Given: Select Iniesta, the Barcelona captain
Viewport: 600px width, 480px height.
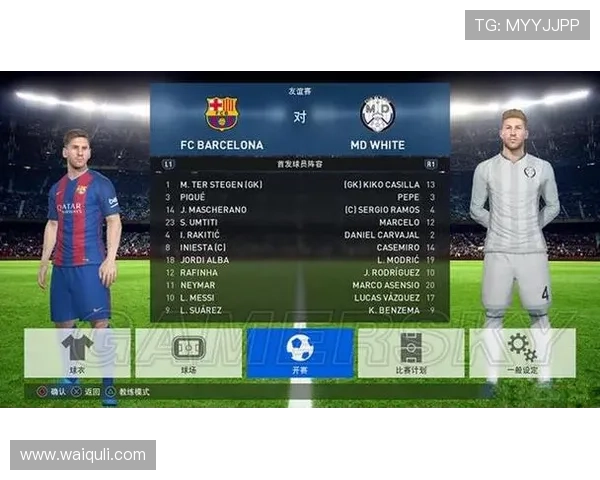Looking at the screenshot, I should pos(203,247).
